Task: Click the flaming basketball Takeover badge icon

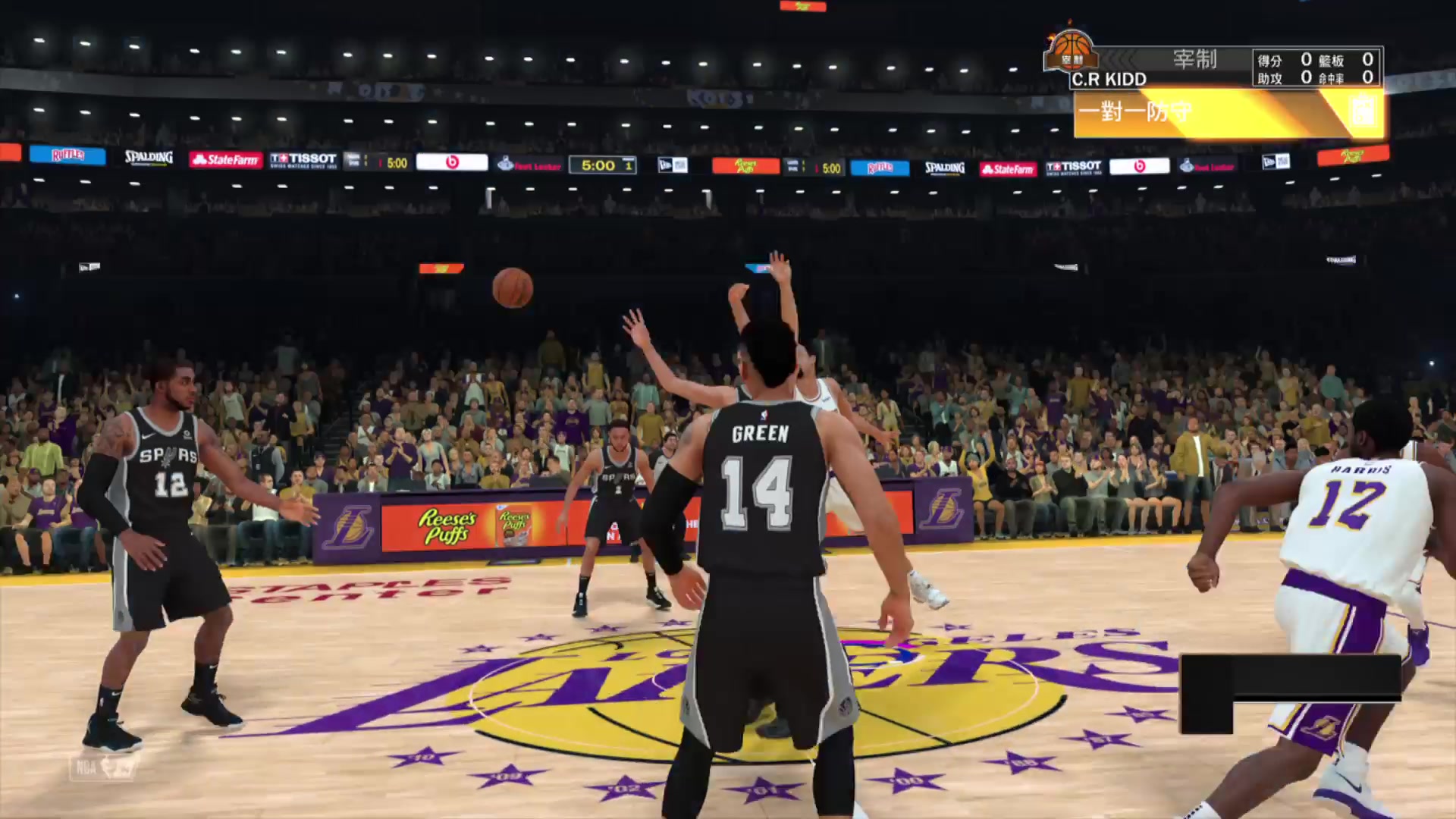Action: pos(1070,52)
